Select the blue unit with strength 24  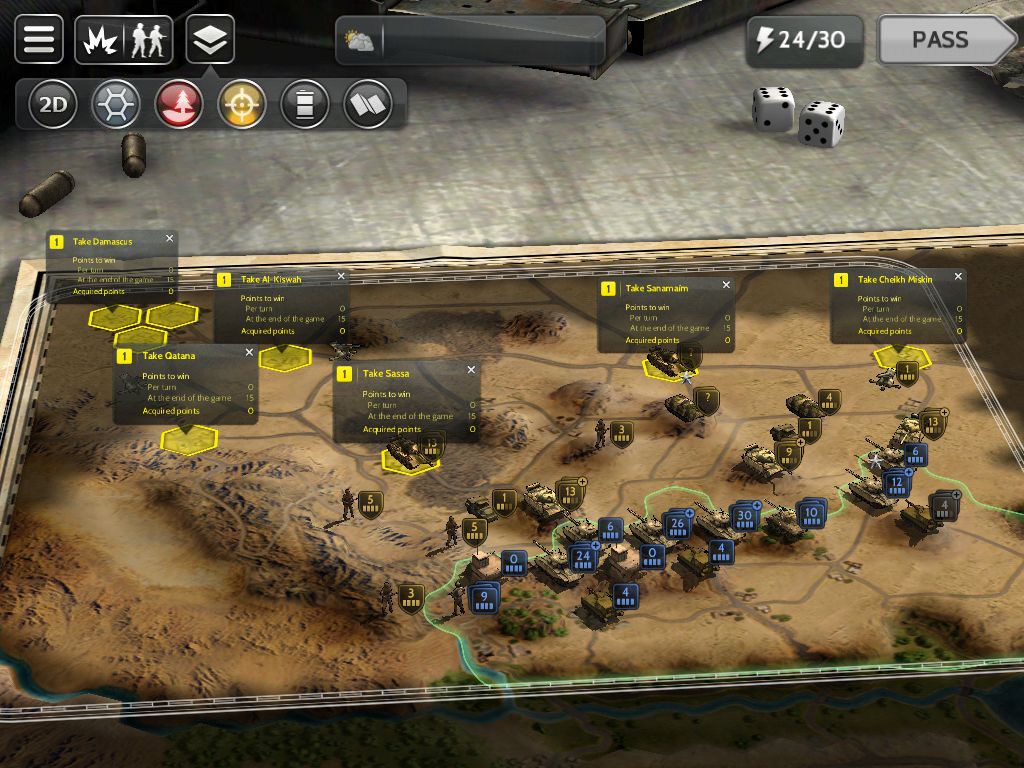tap(582, 556)
